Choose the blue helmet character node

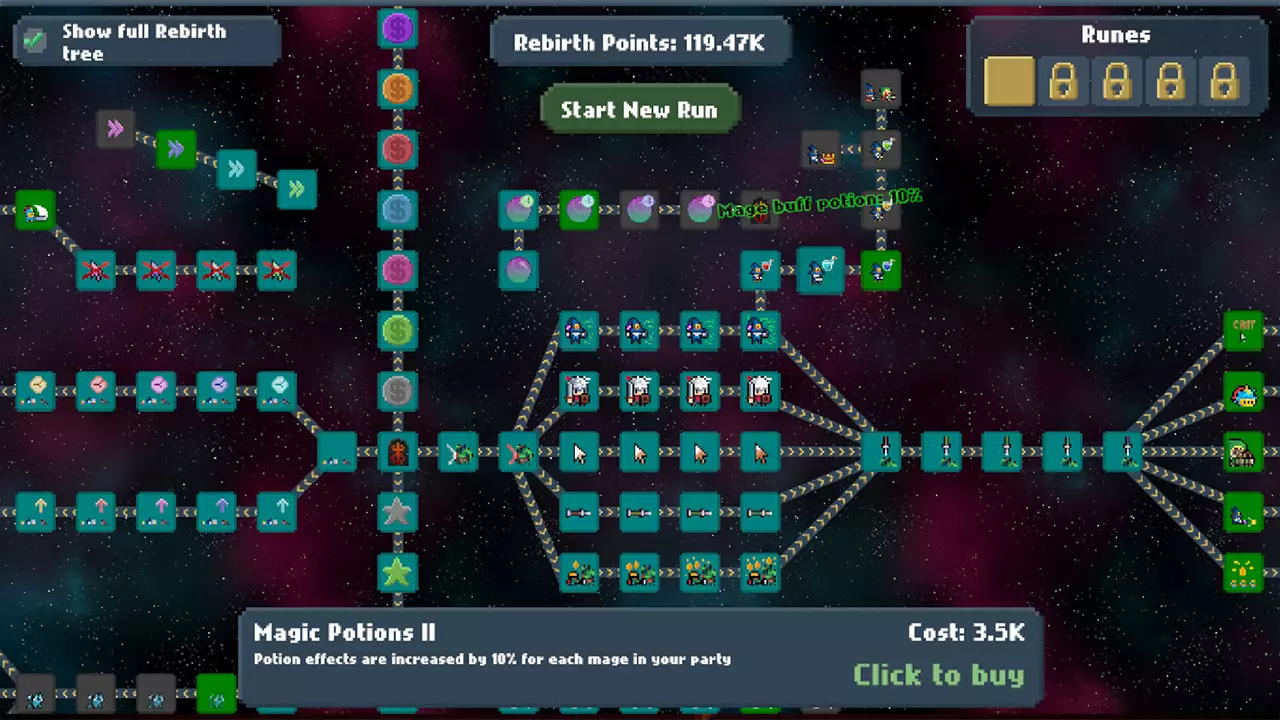(x=1244, y=392)
